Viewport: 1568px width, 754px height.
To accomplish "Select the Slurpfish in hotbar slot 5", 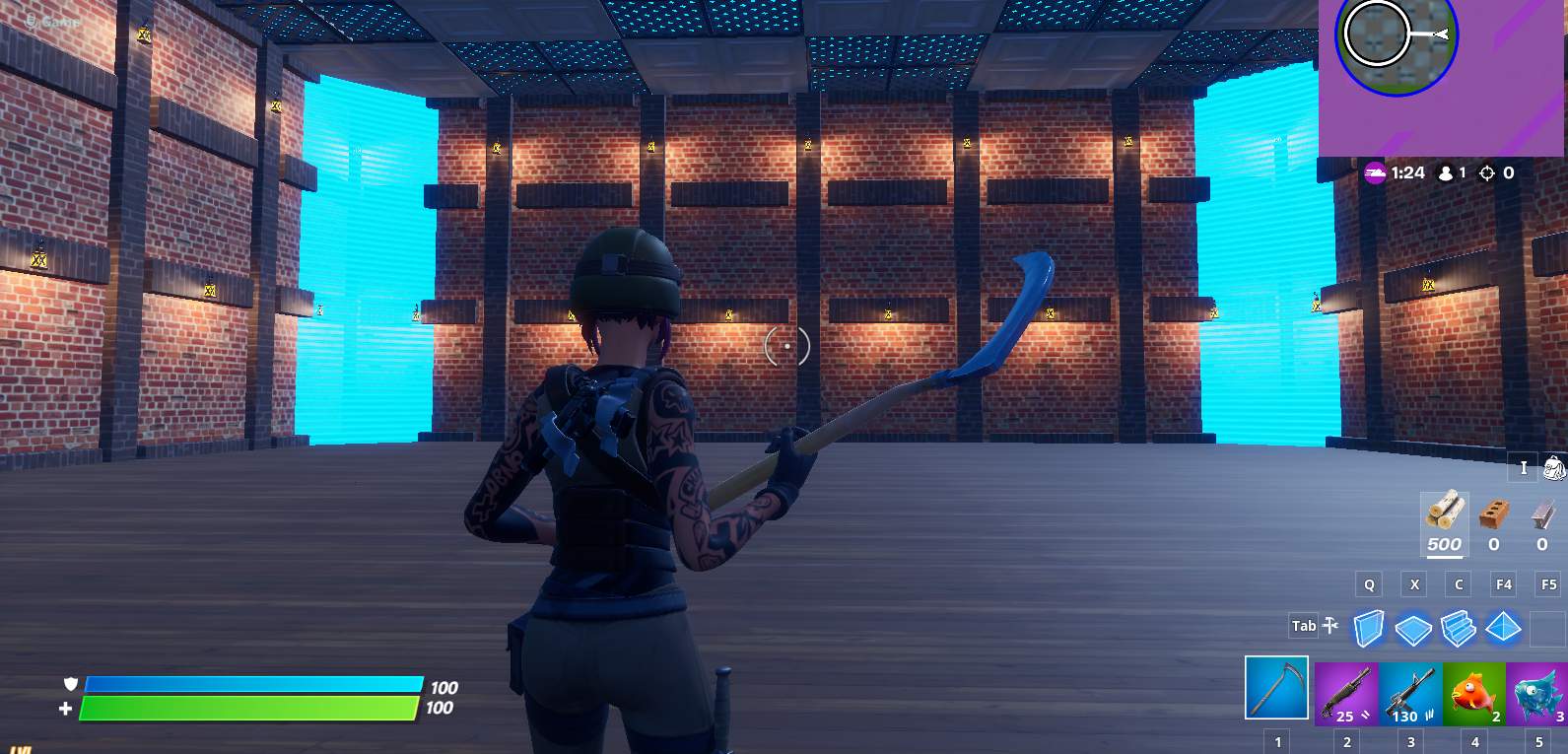I will [1537, 690].
